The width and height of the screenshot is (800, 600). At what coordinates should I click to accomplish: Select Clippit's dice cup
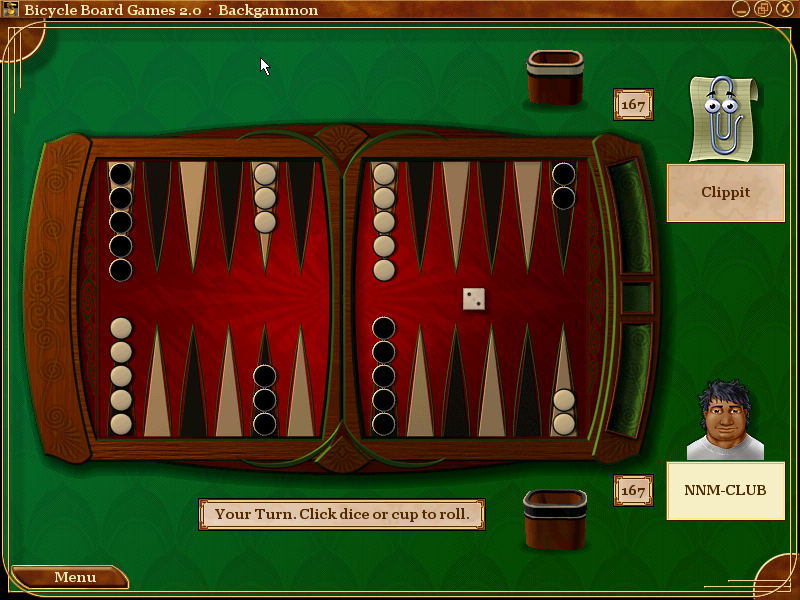click(x=555, y=78)
